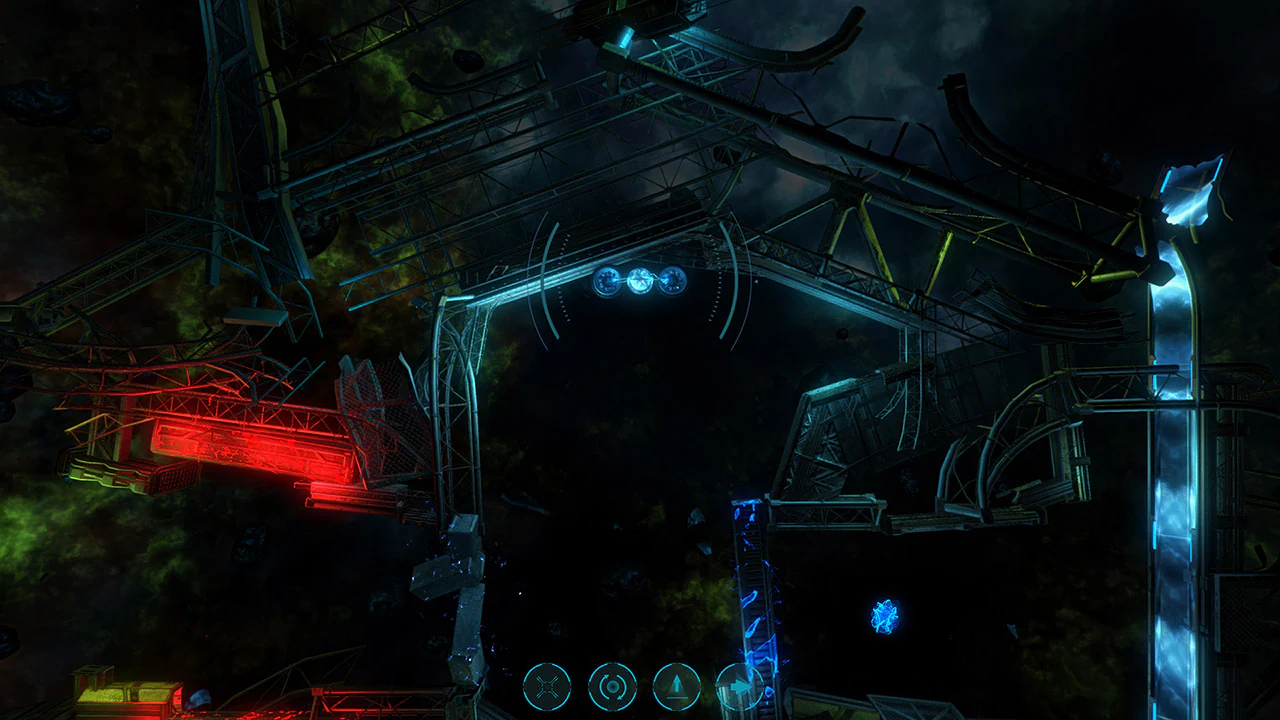This screenshot has height=720, width=1280.
Task: Click the upper dotted arc segment
Action: (567, 247)
